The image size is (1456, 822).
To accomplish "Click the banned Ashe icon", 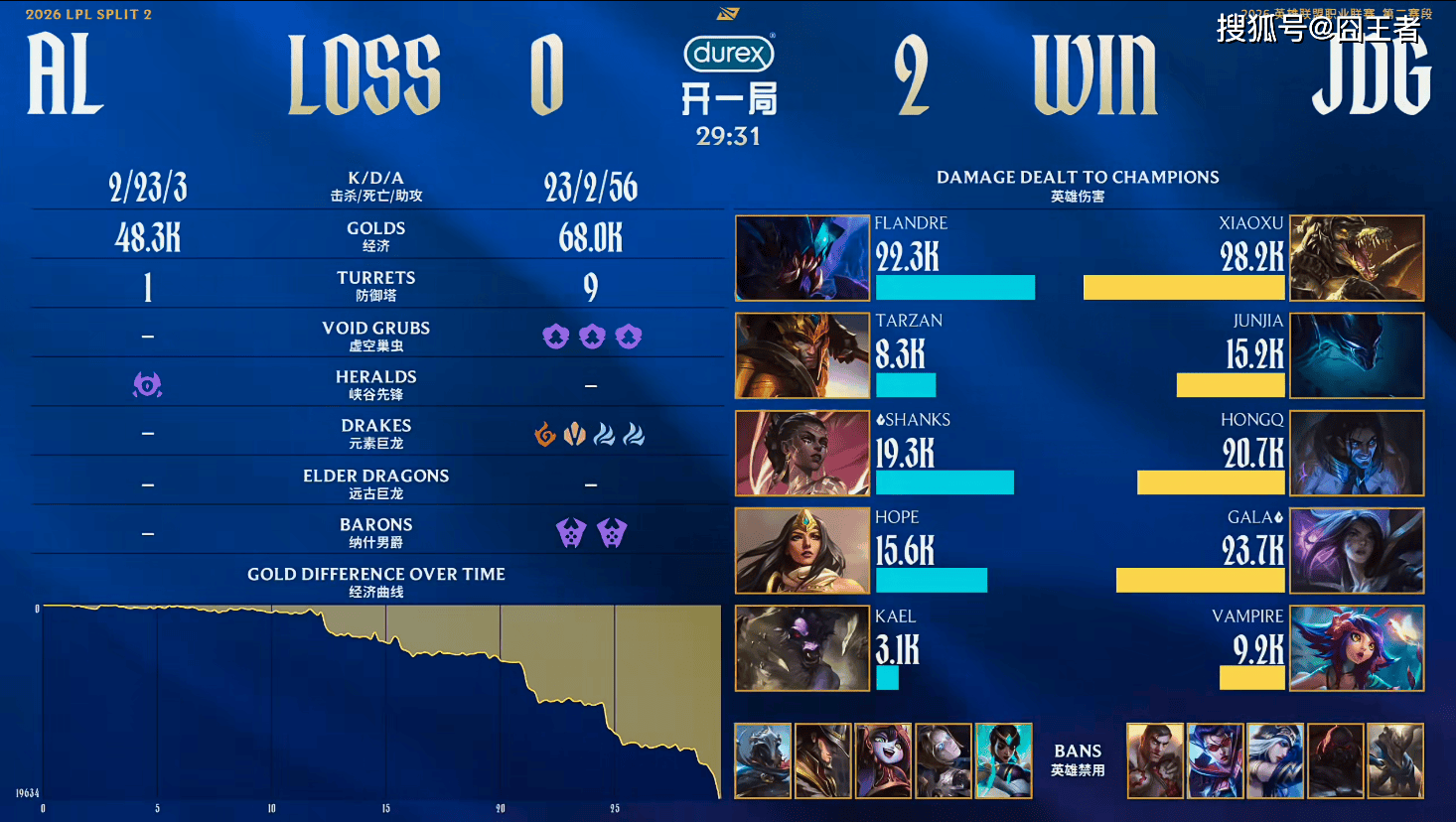I will point(1275,760).
